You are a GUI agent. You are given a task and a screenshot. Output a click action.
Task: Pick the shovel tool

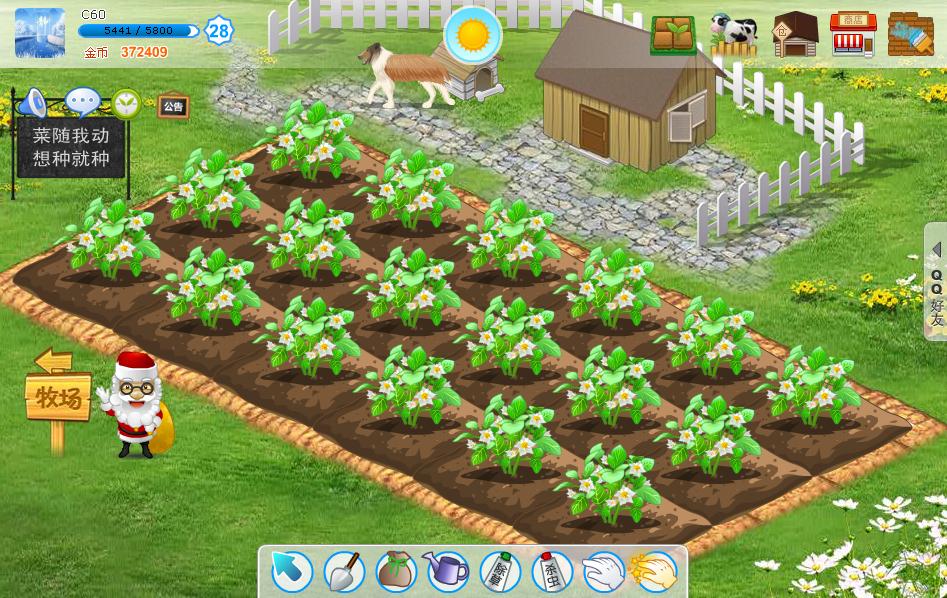point(344,572)
